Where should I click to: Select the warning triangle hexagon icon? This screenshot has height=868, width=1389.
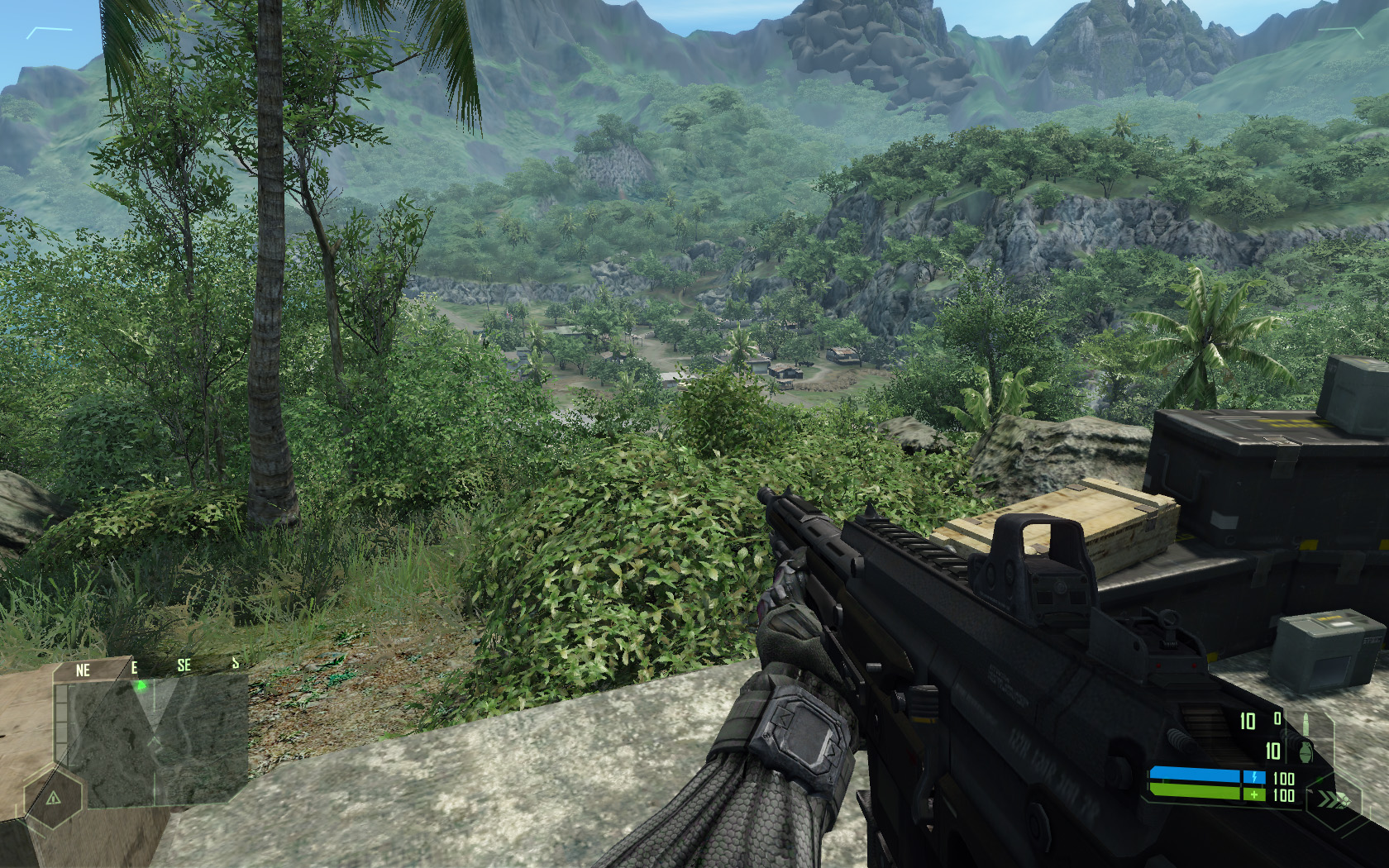(x=53, y=798)
